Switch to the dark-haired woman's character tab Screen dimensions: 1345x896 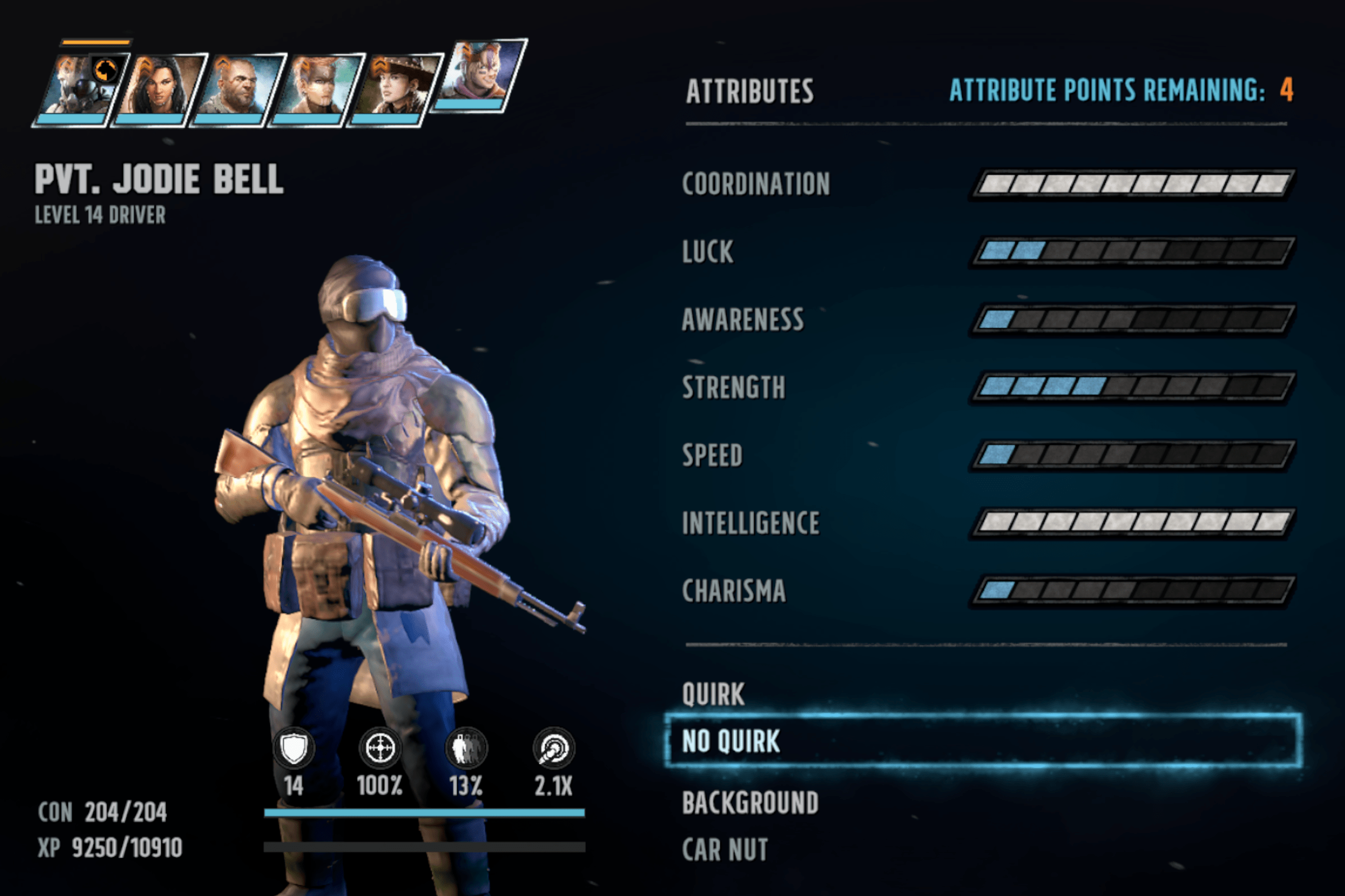(158, 88)
